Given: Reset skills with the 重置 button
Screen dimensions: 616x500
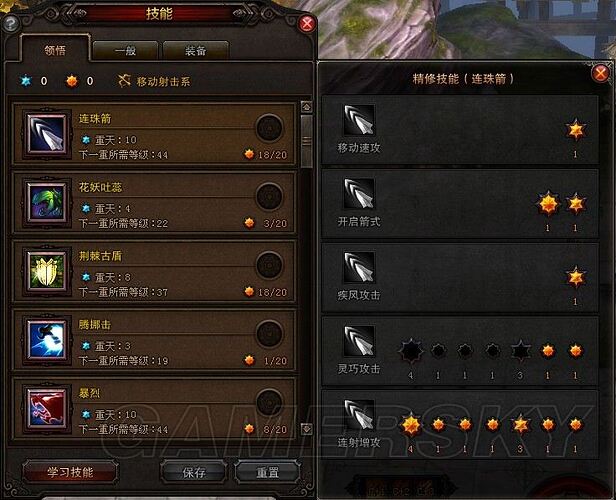Looking at the screenshot, I should (267, 471).
